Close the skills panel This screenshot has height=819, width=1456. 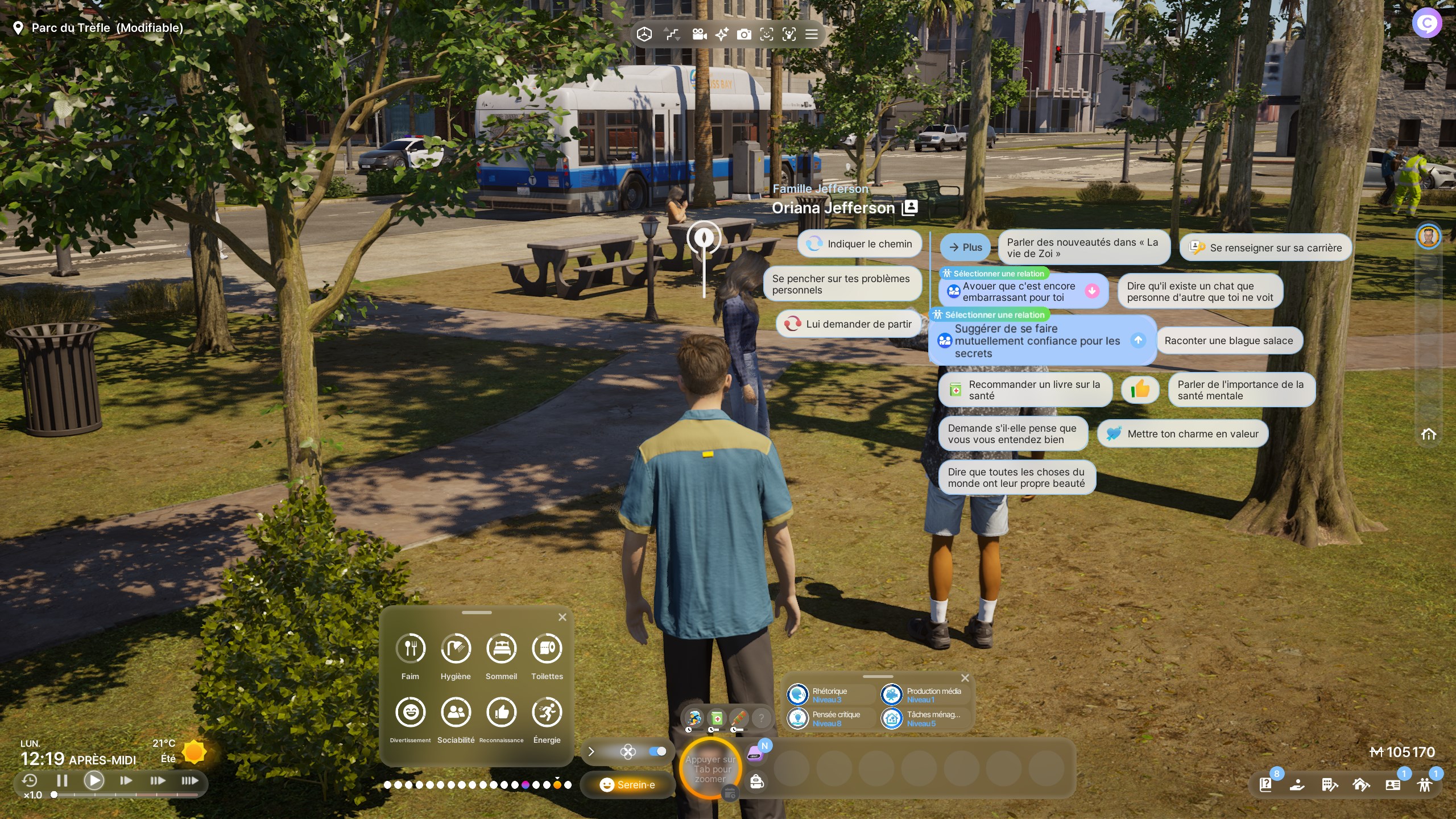[965, 678]
